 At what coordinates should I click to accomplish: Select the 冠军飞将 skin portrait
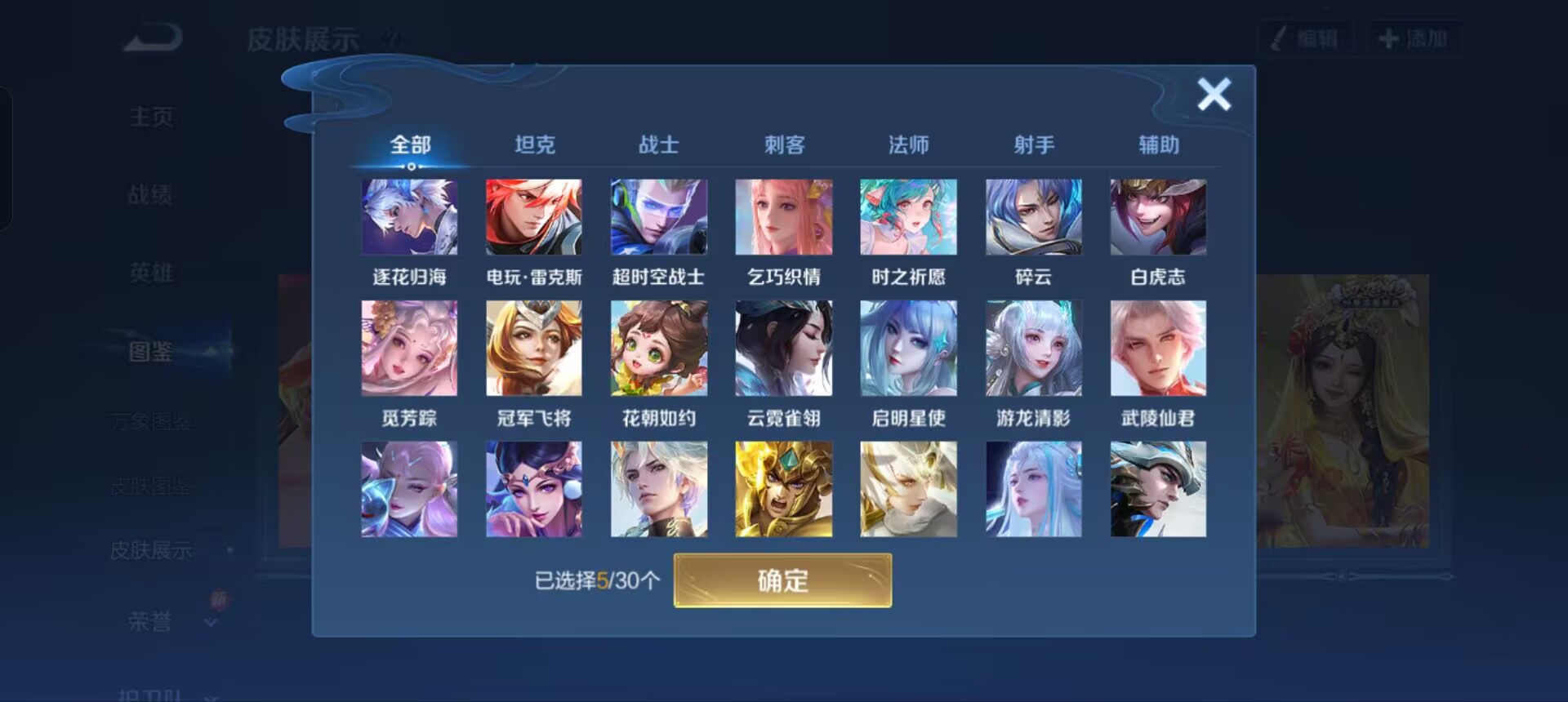coord(535,348)
